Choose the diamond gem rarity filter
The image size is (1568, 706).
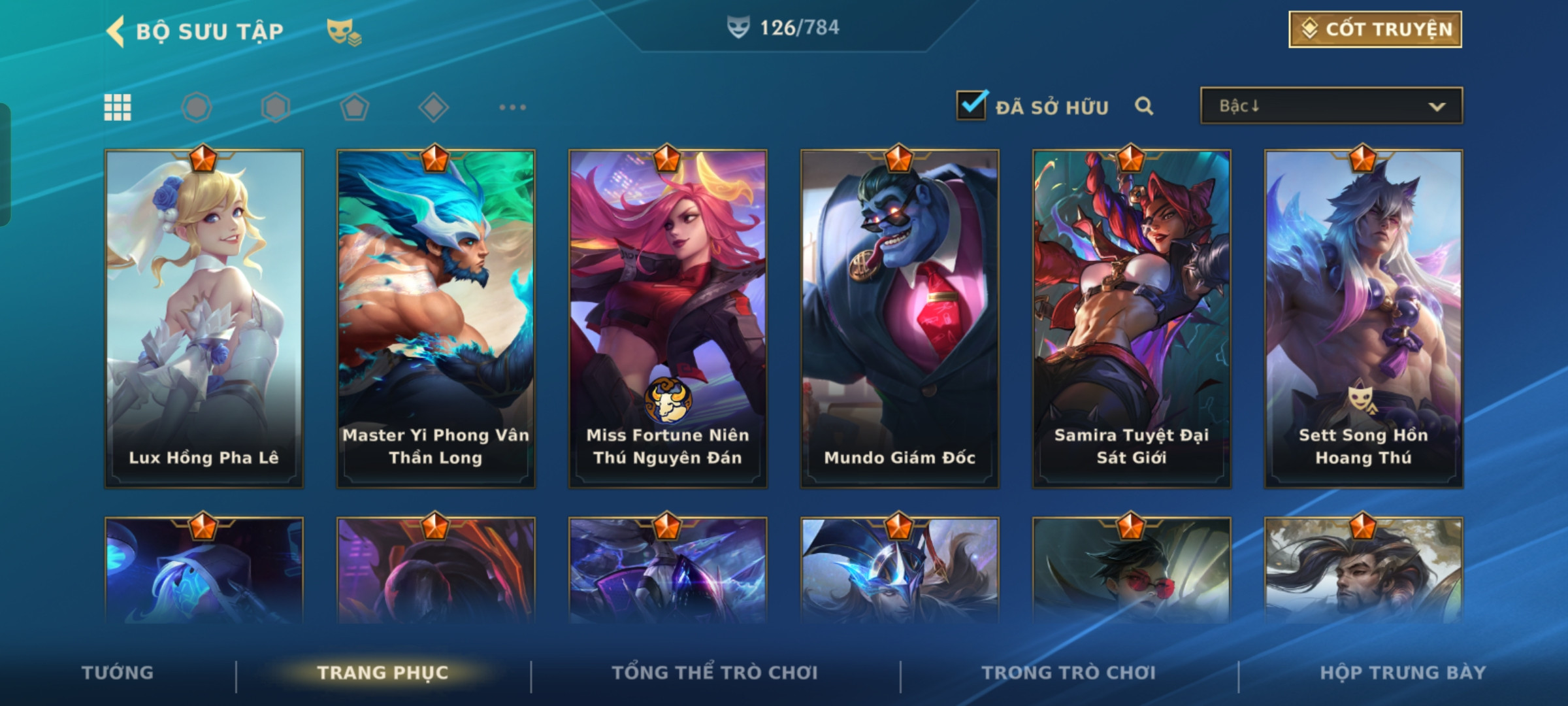tap(433, 107)
